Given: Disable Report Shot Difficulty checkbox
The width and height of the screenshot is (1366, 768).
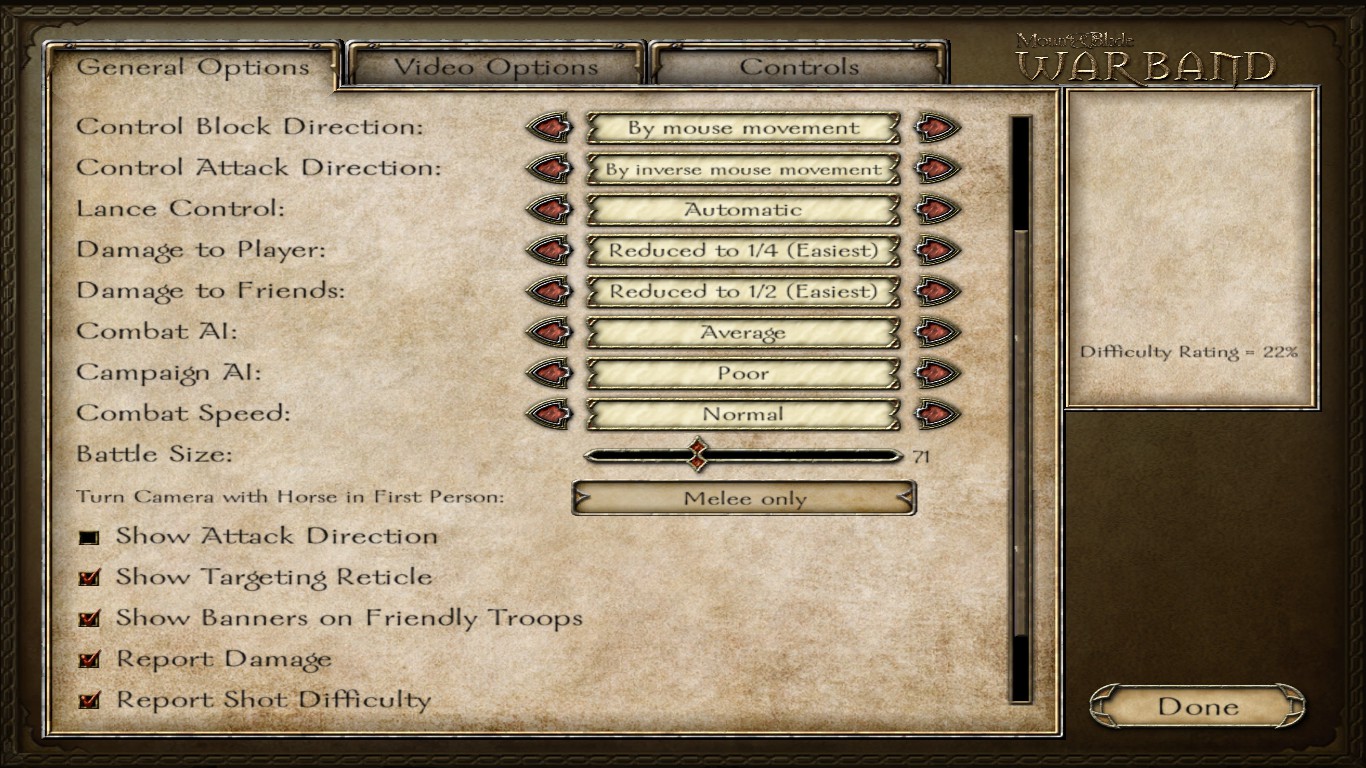Looking at the screenshot, I should click(90, 701).
